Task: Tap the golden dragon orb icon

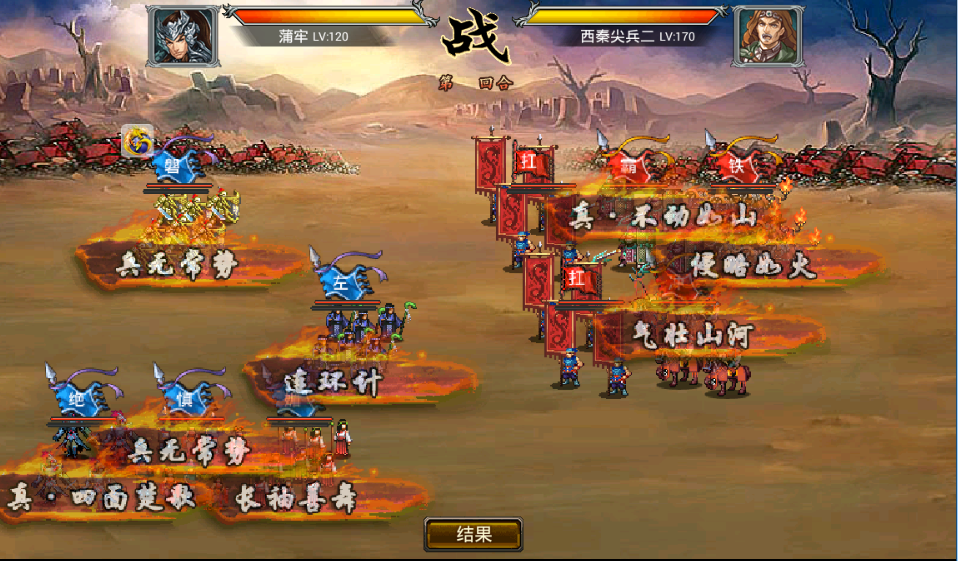Action: click(x=138, y=142)
